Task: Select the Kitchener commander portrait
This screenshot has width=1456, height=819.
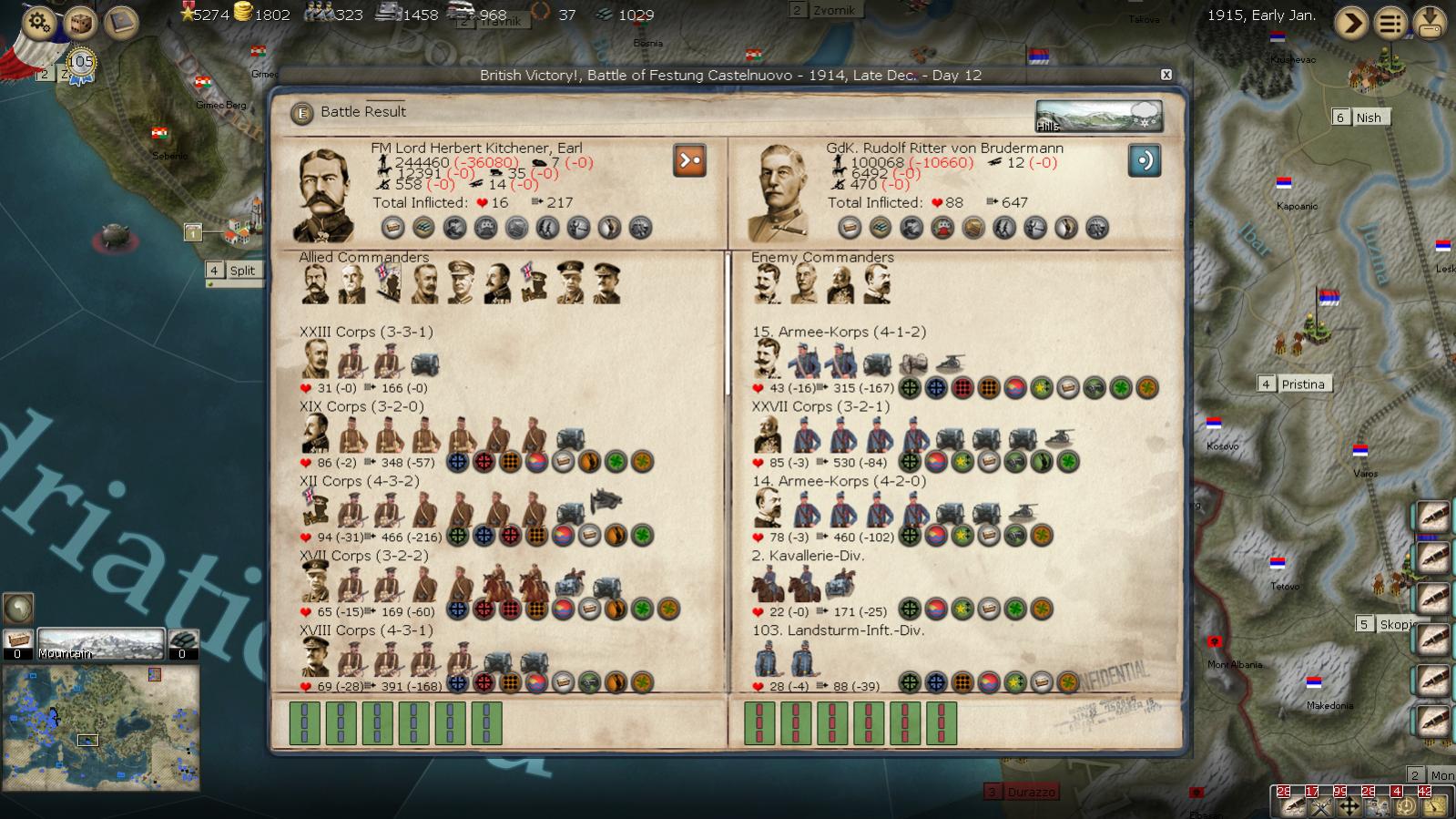Action: tap(325, 194)
